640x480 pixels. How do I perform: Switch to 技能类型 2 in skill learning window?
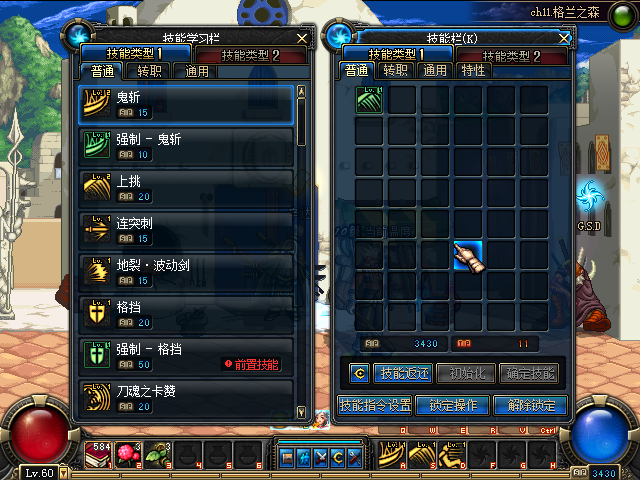tap(250, 54)
